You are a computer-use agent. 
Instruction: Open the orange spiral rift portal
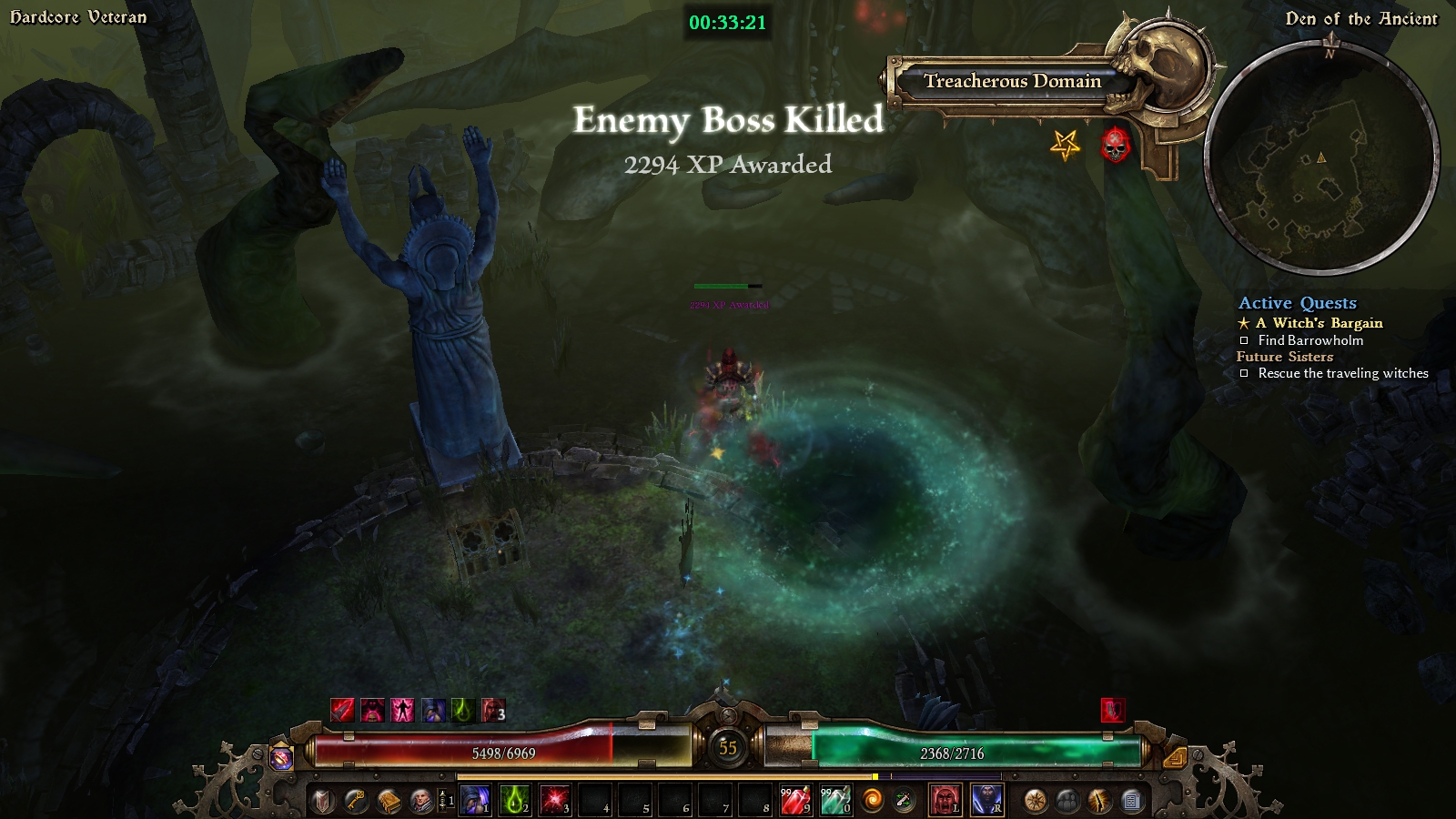click(x=872, y=801)
